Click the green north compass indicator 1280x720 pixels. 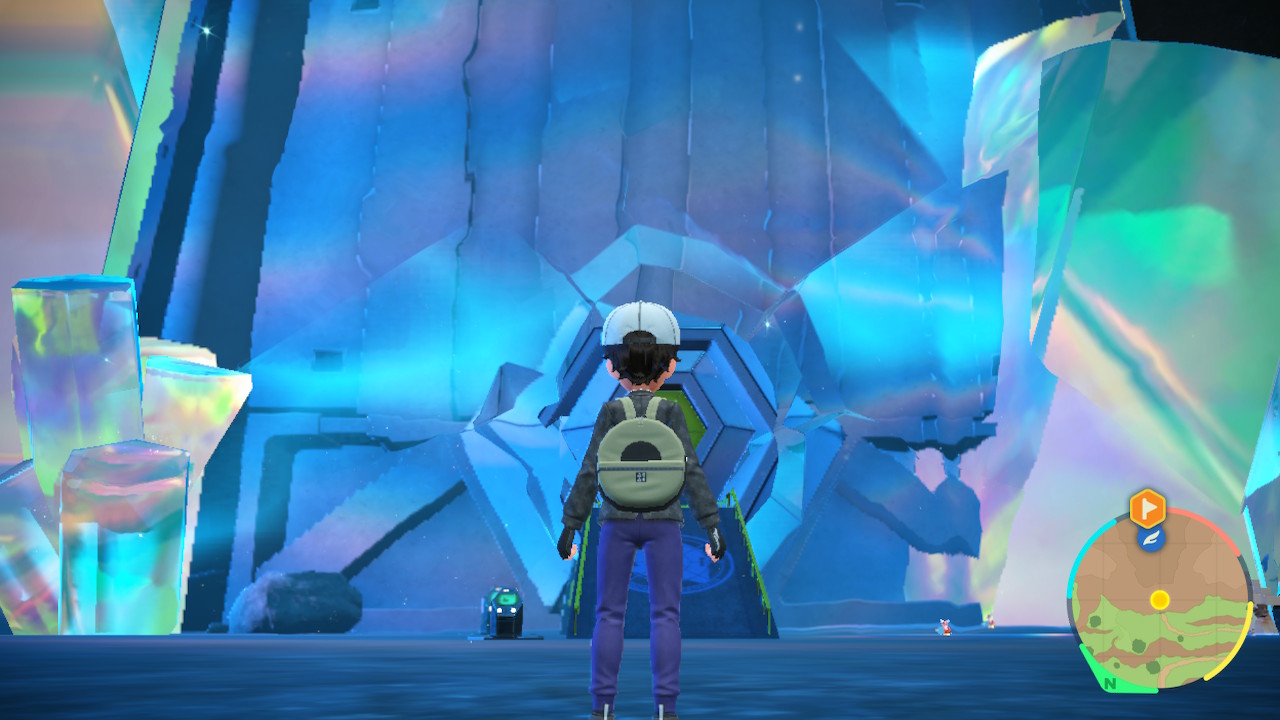click(1108, 685)
